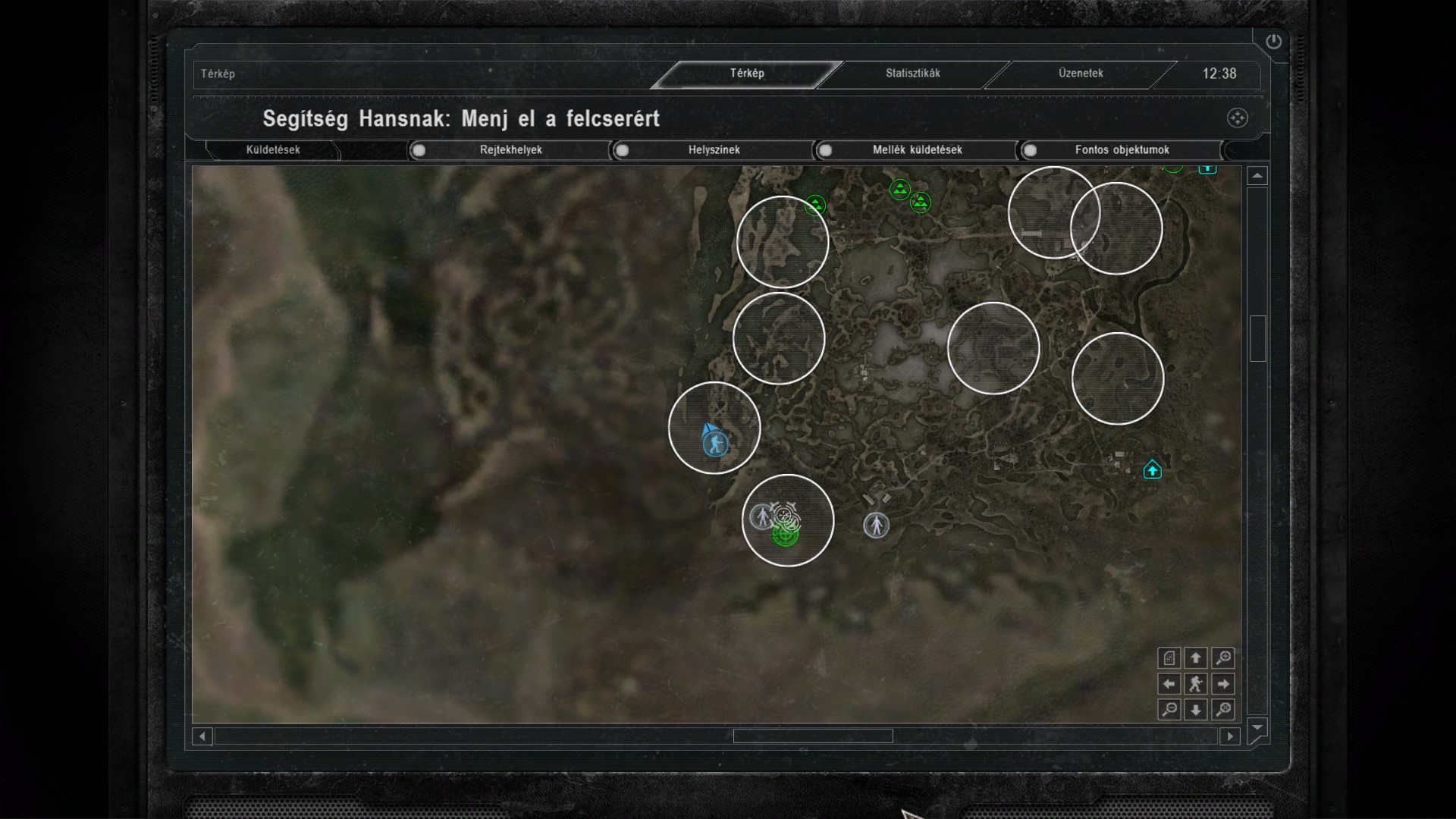The image size is (1456, 819).
Task: Select the green quest target marker
Action: click(x=784, y=535)
